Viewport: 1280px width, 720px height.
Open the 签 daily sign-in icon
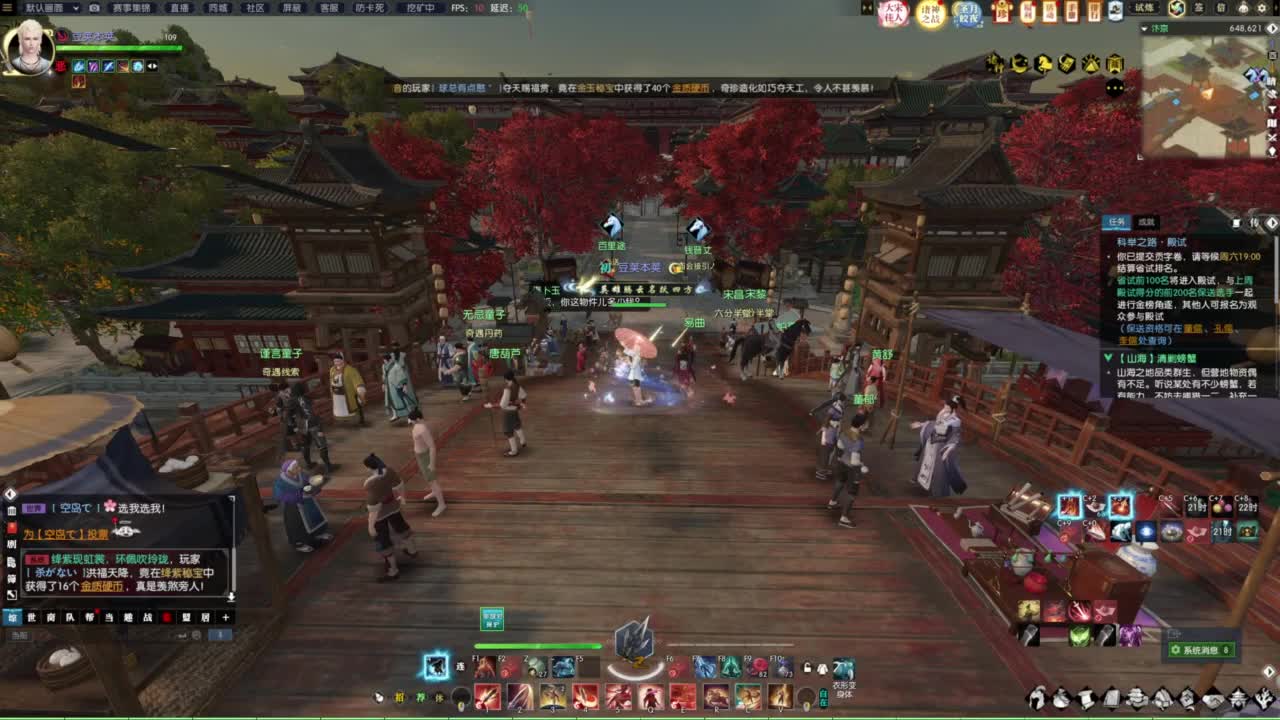click(1196, 8)
